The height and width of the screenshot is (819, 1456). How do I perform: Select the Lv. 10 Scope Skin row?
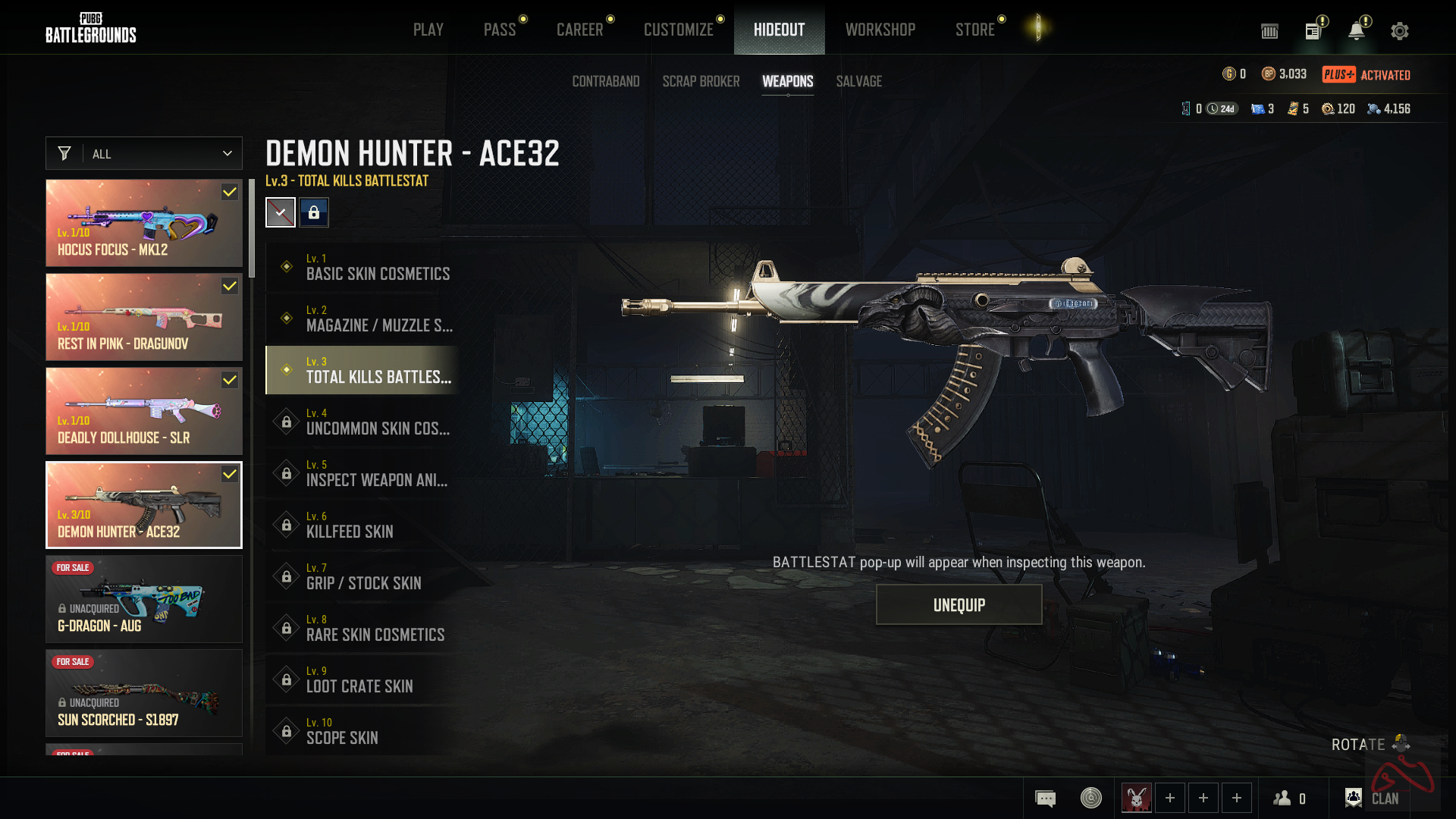tap(362, 731)
